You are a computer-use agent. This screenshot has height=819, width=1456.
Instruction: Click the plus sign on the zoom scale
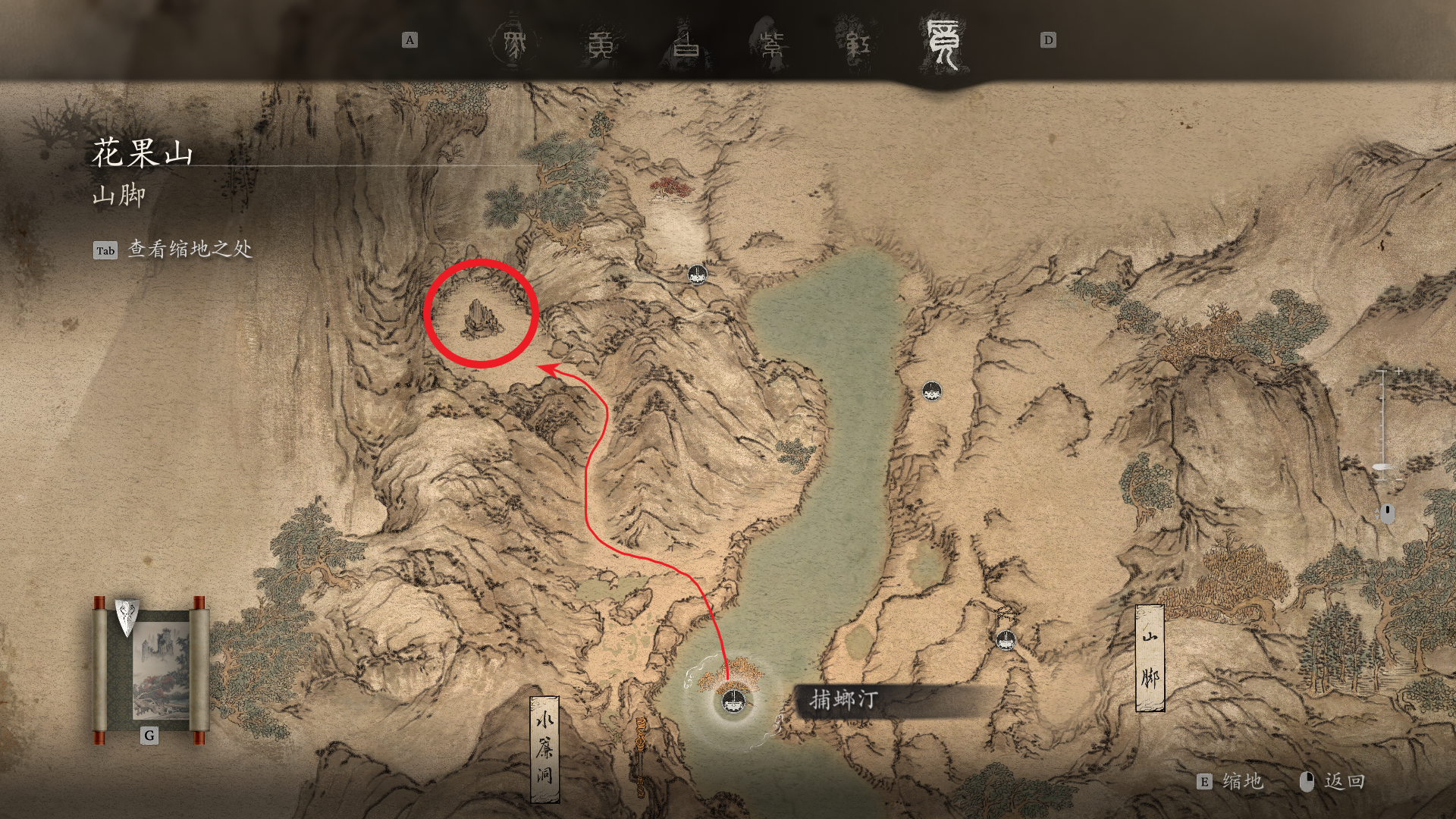point(1398,372)
